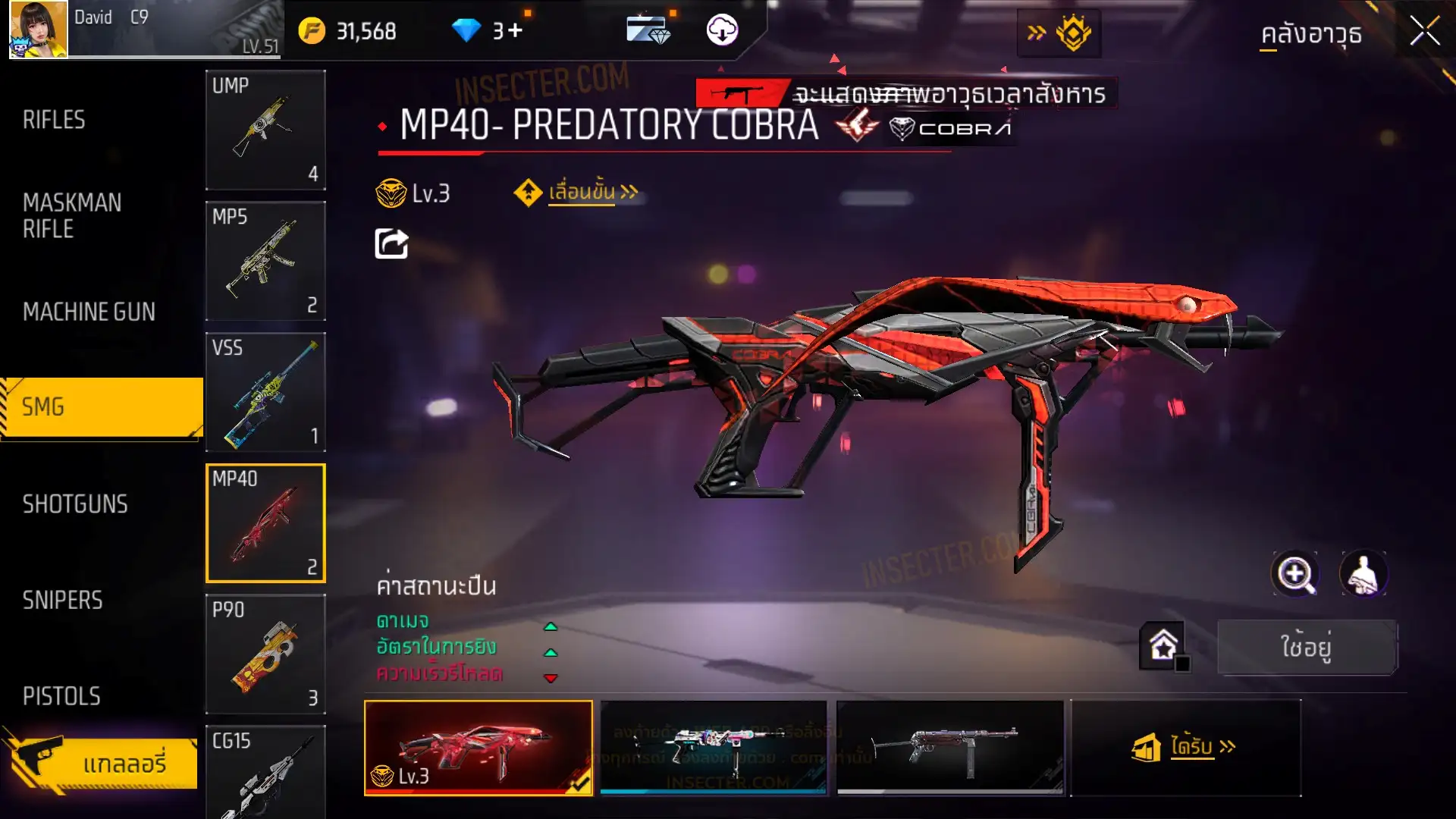This screenshot has width=1456, height=819.
Task: Show the SNIPERS weapon list
Action: [62, 601]
